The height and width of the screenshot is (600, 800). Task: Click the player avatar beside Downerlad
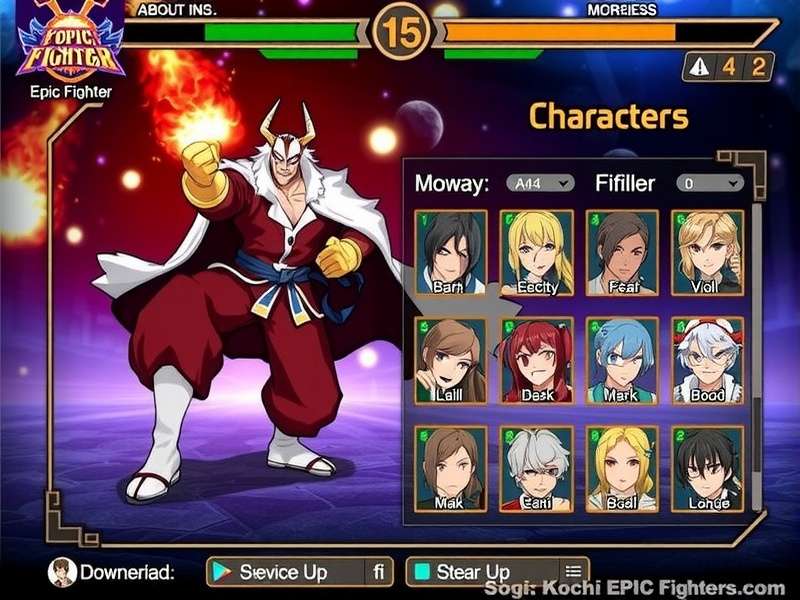62,572
